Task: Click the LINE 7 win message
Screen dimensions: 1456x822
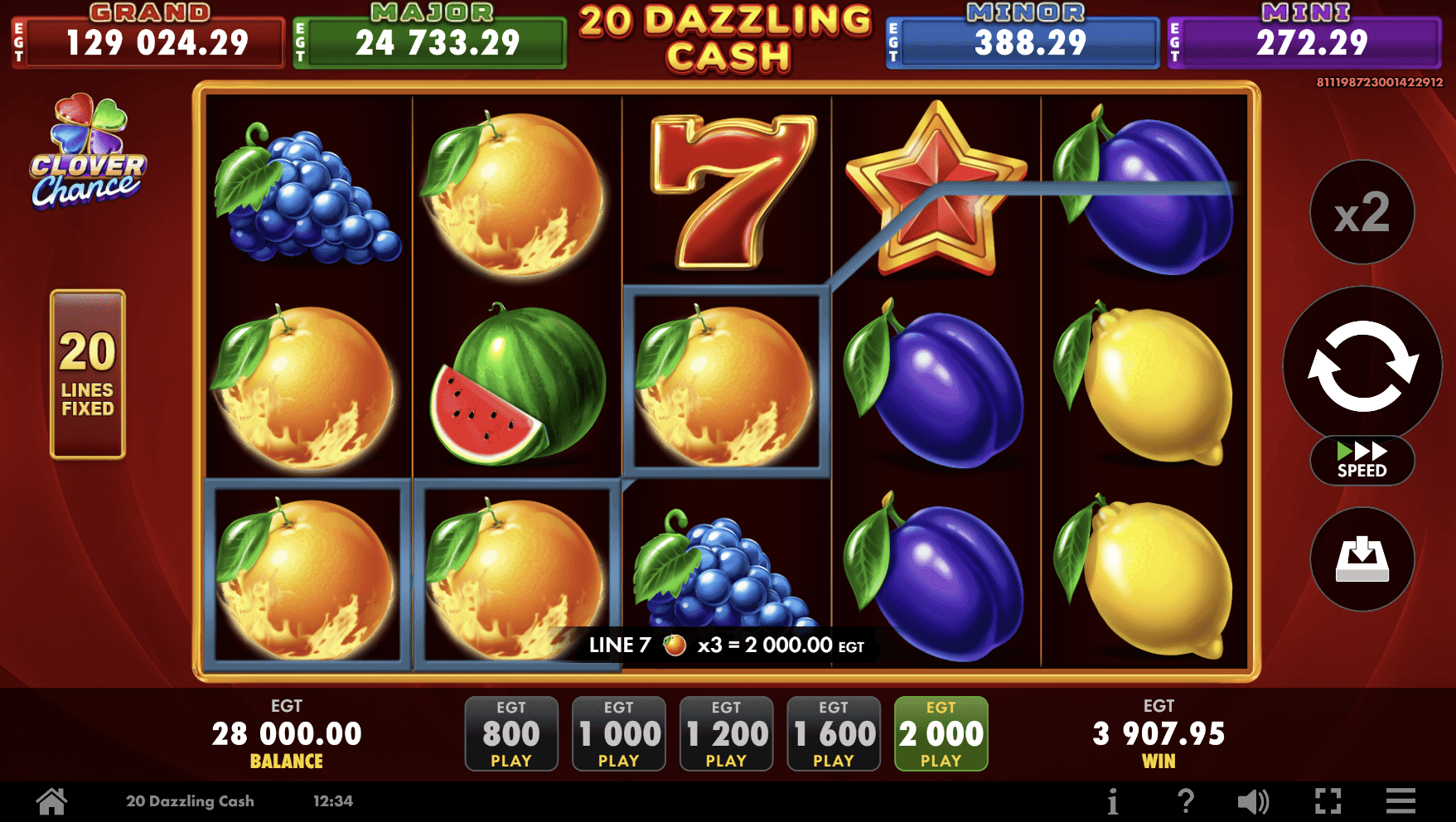Action: pos(725,644)
